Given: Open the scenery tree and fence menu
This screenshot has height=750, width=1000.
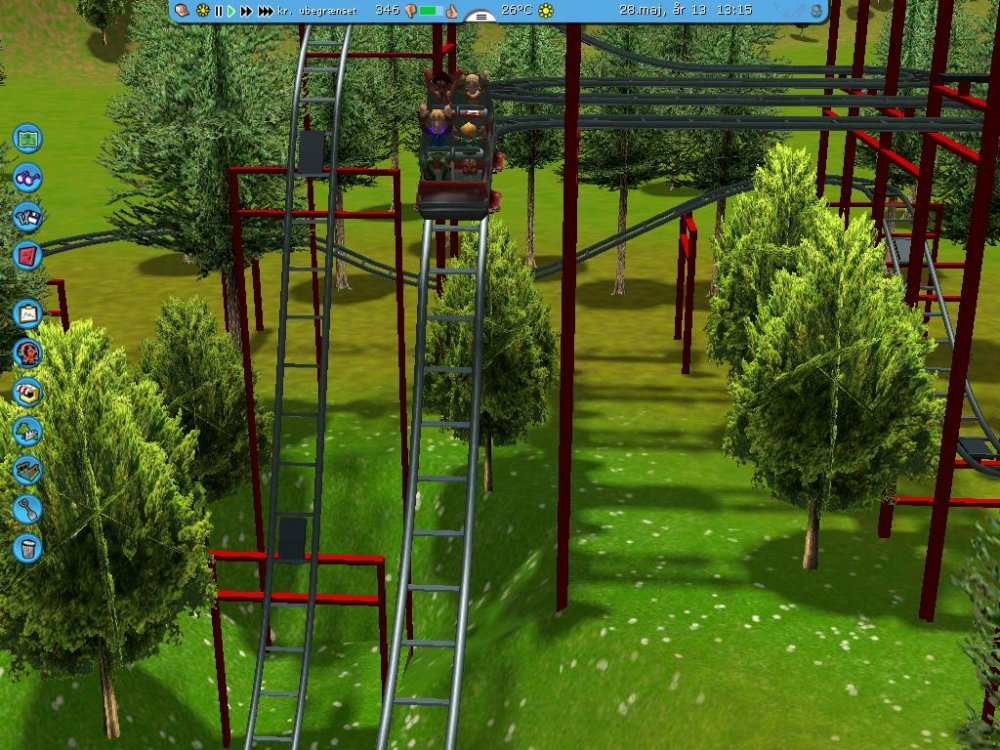Looking at the screenshot, I should coord(27,431).
